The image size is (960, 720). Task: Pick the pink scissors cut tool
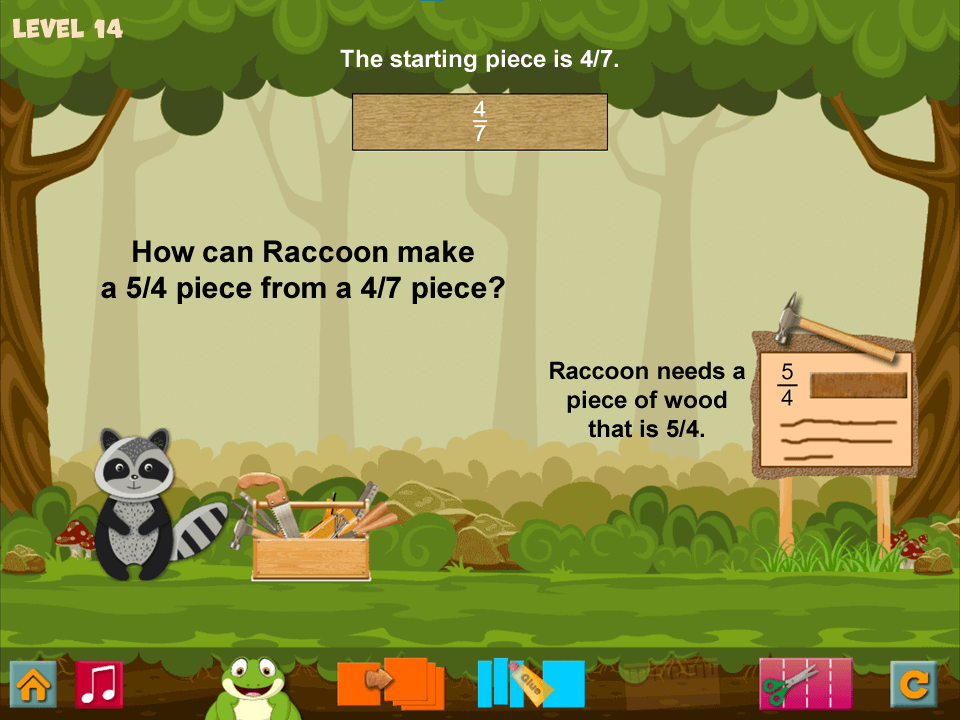[805, 684]
